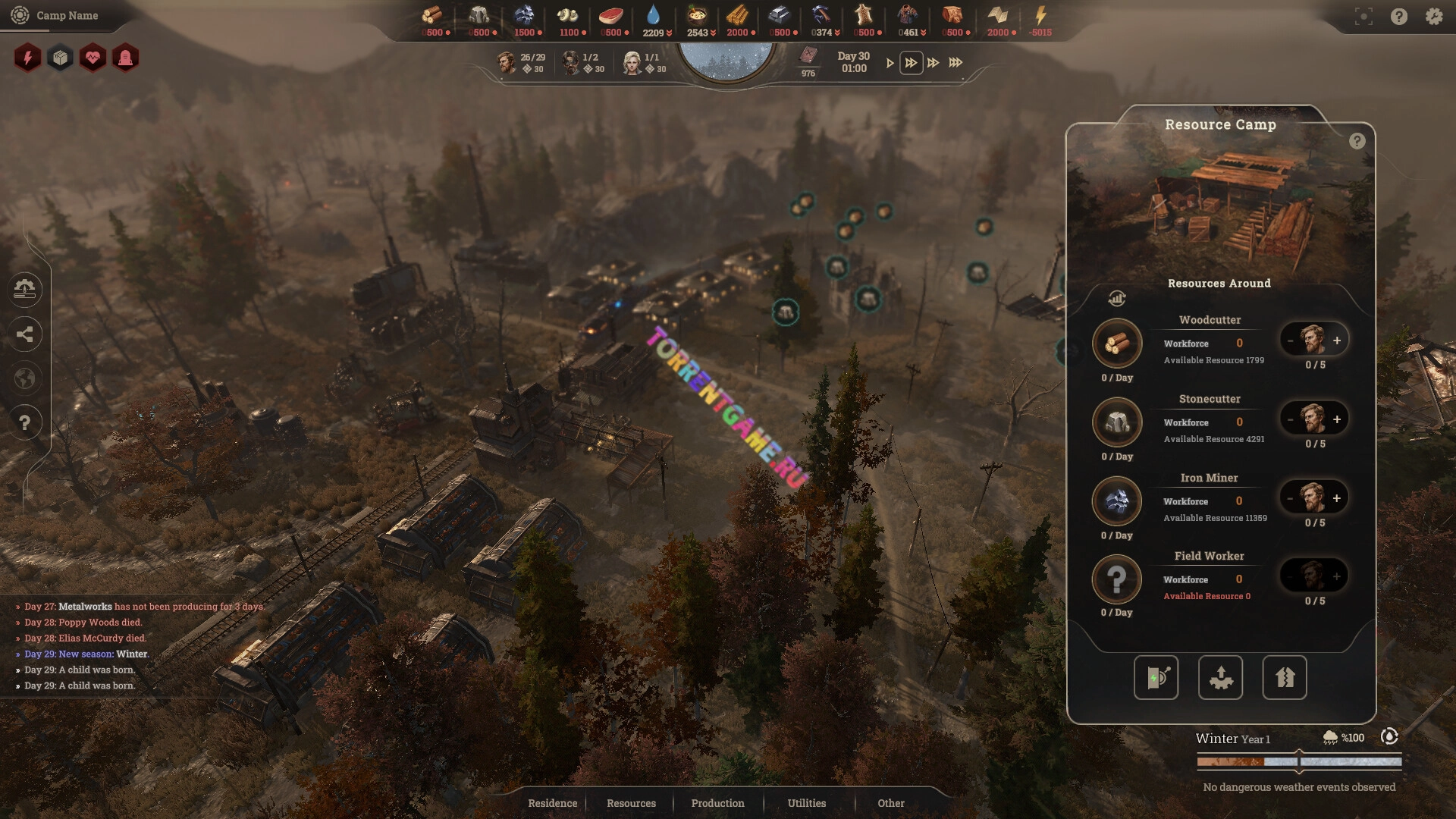Viewport: 1456px width, 819px height.
Task: Add a worker to Woodcutter
Action: tap(1337, 340)
